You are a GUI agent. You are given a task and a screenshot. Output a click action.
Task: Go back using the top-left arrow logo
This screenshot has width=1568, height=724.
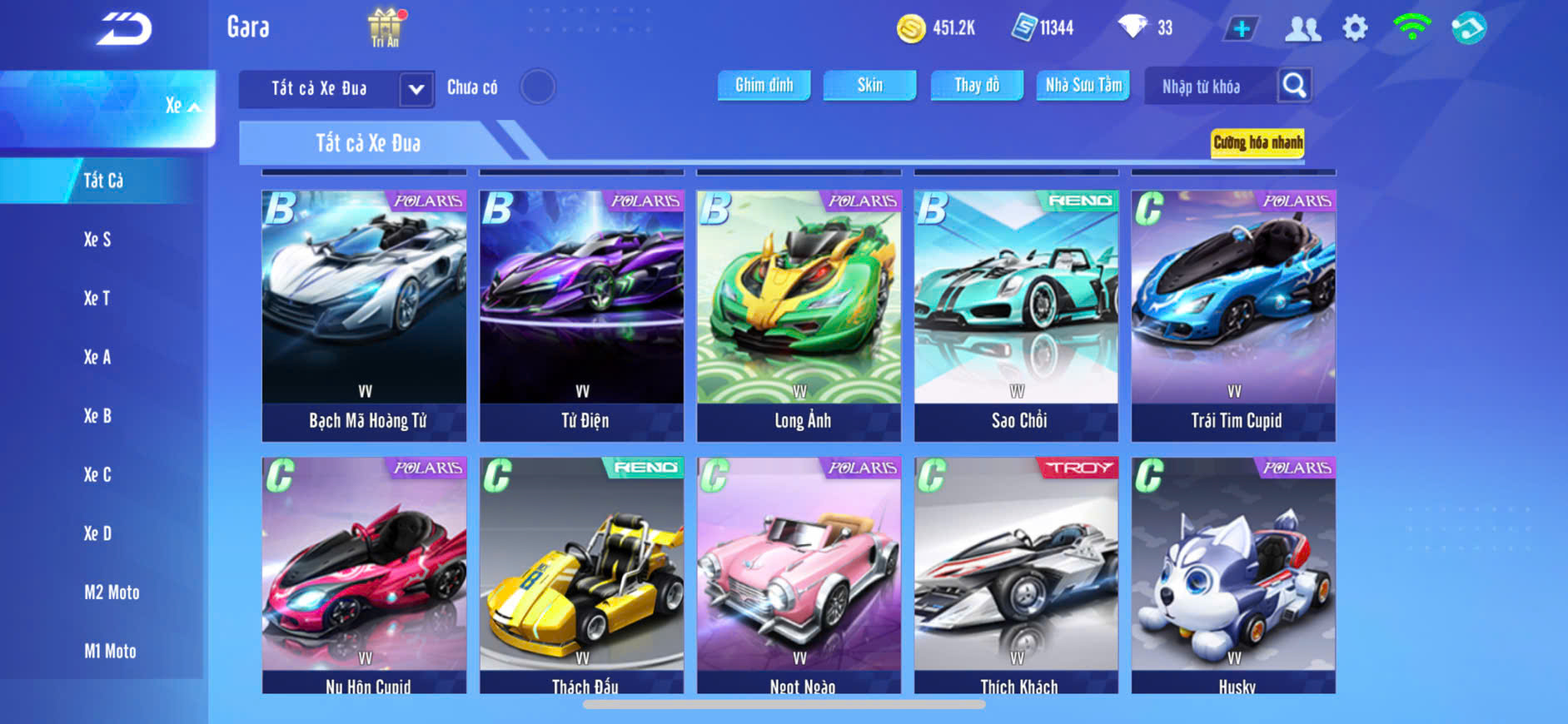[123, 30]
